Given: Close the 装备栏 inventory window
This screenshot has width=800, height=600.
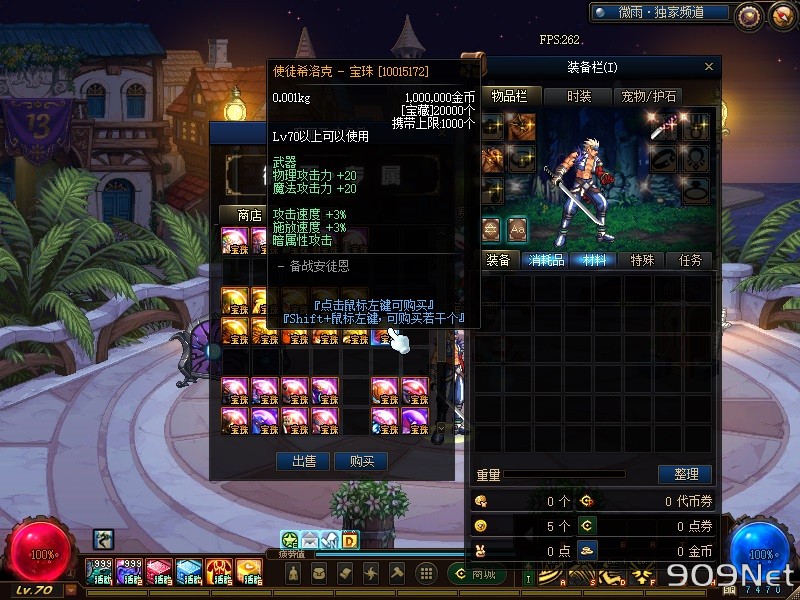Looking at the screenshot, I should [709, 67].
